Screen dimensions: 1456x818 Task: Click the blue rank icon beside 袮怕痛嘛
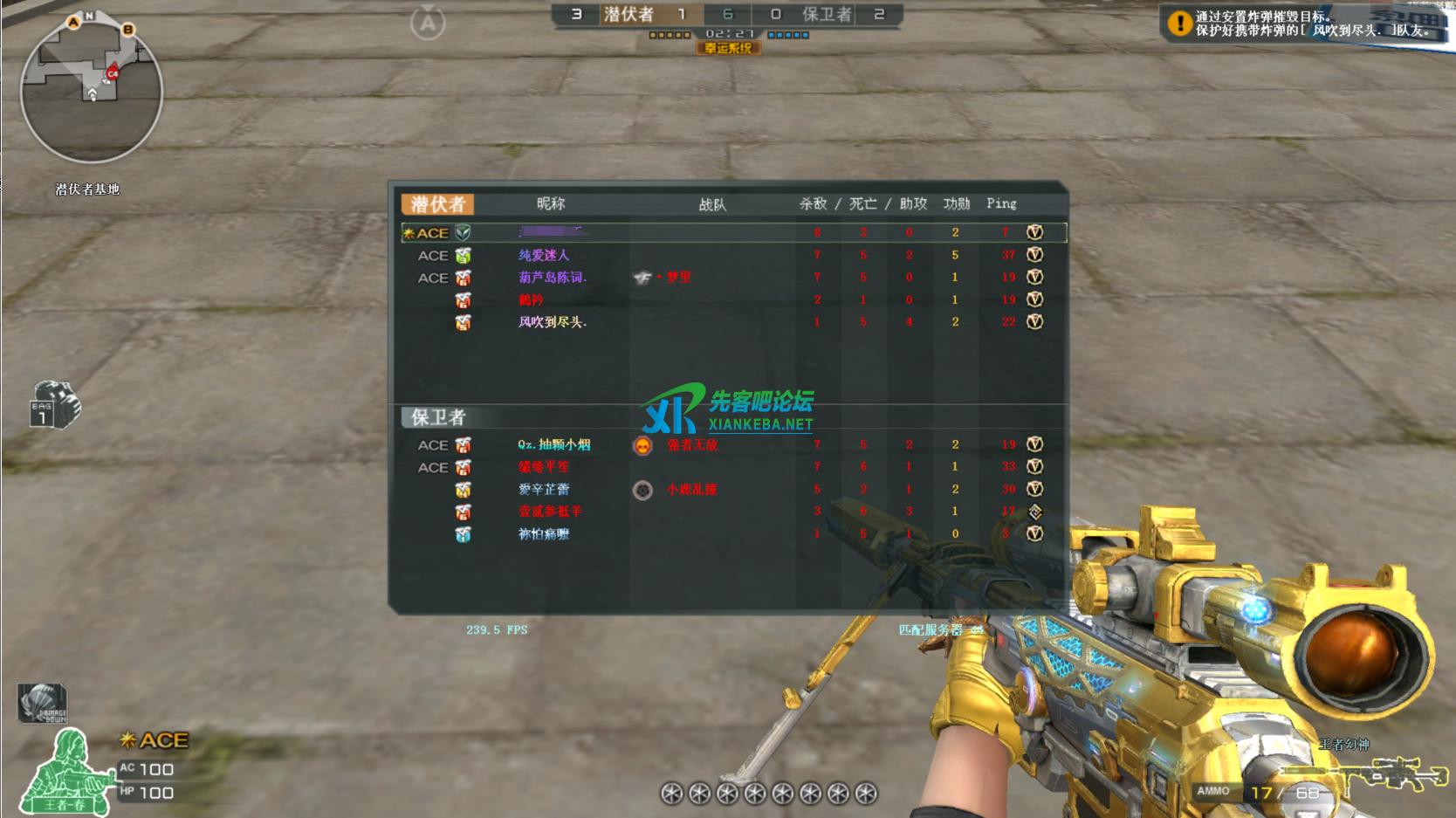(463, 535)
